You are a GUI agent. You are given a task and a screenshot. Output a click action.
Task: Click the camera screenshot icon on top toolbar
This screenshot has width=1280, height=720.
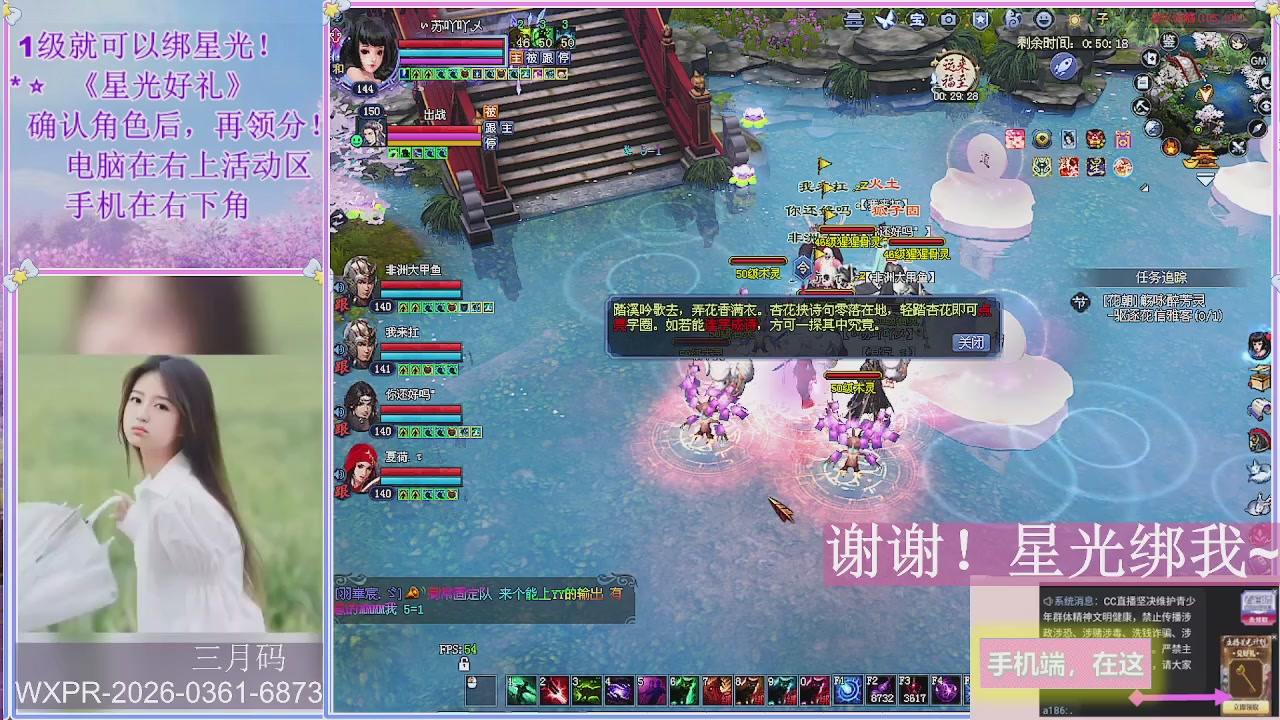948,19
